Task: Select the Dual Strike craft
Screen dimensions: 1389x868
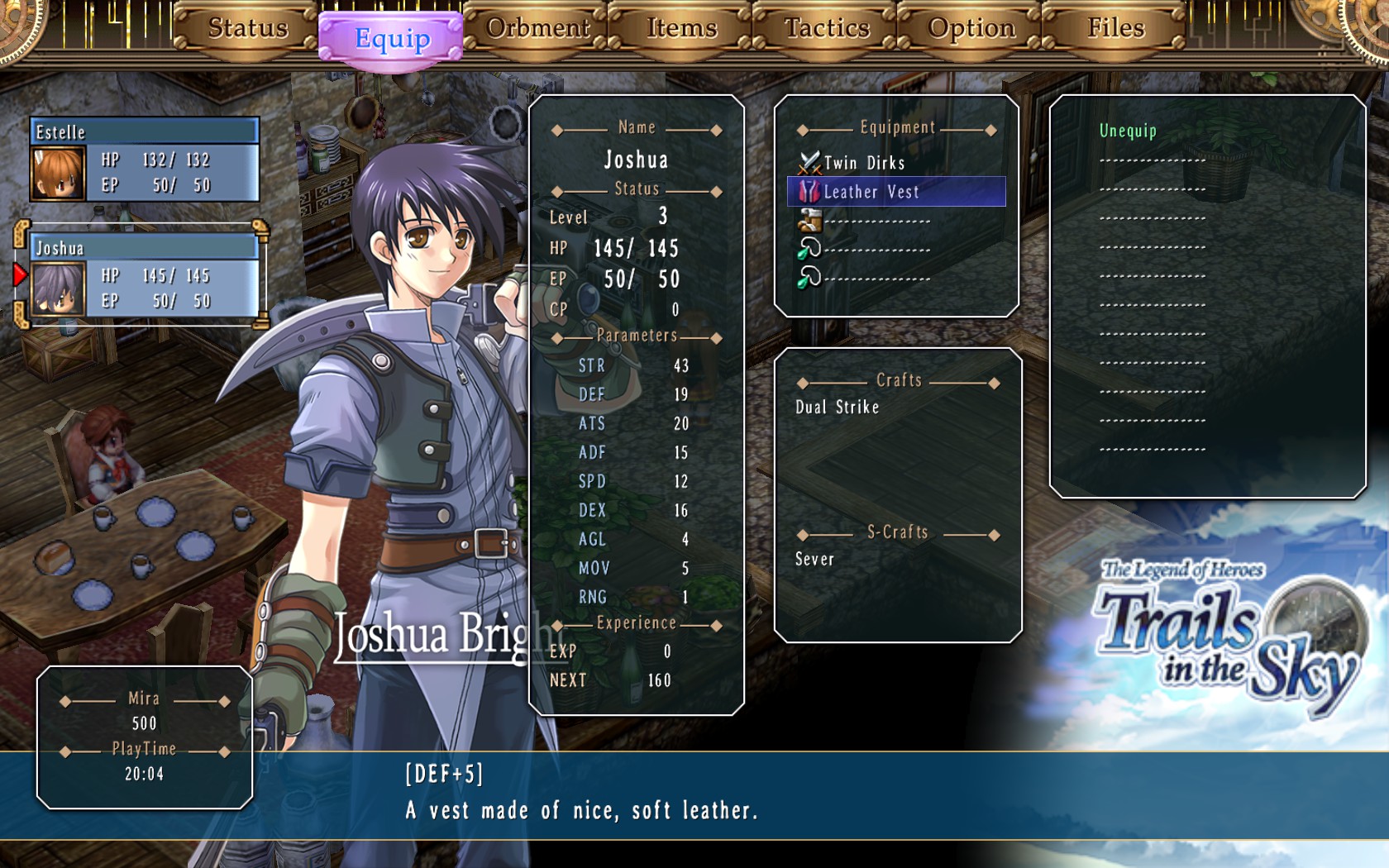Action: pos(837,407)
